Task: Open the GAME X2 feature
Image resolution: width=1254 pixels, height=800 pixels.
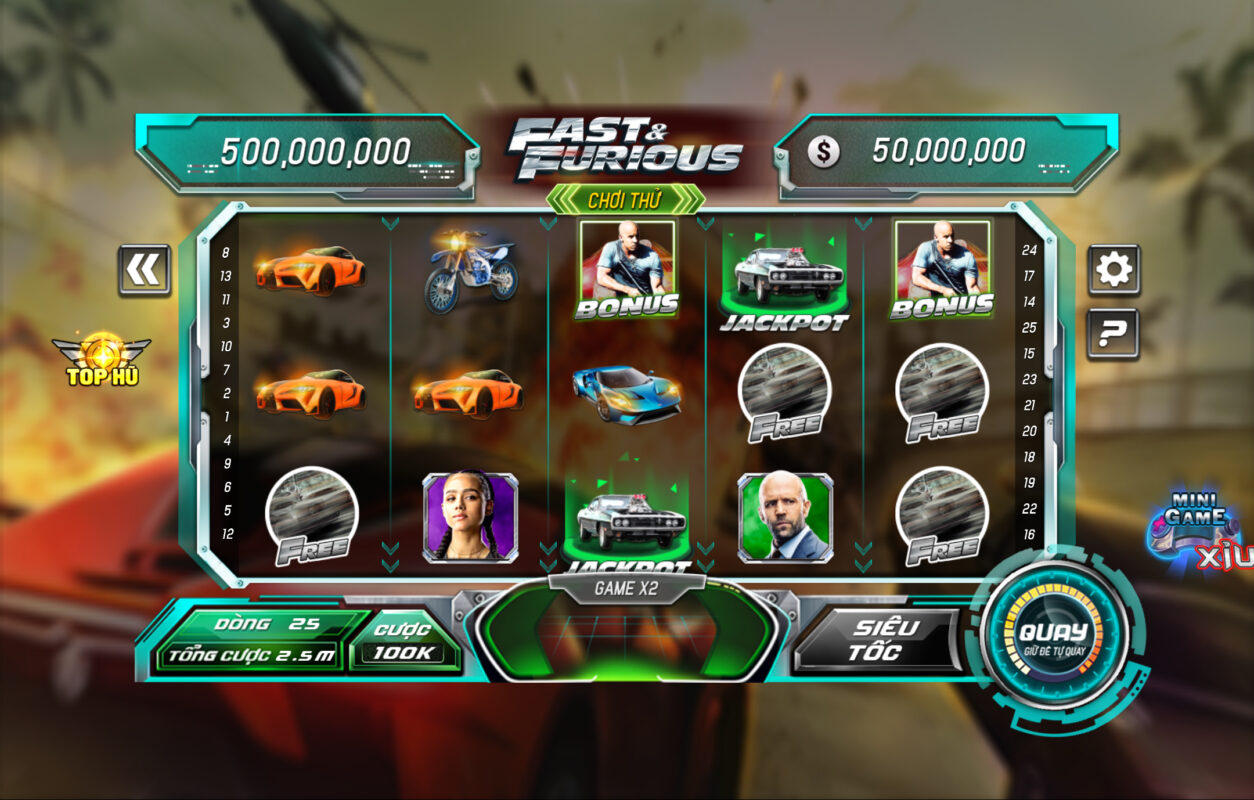Action: point(626,589)
